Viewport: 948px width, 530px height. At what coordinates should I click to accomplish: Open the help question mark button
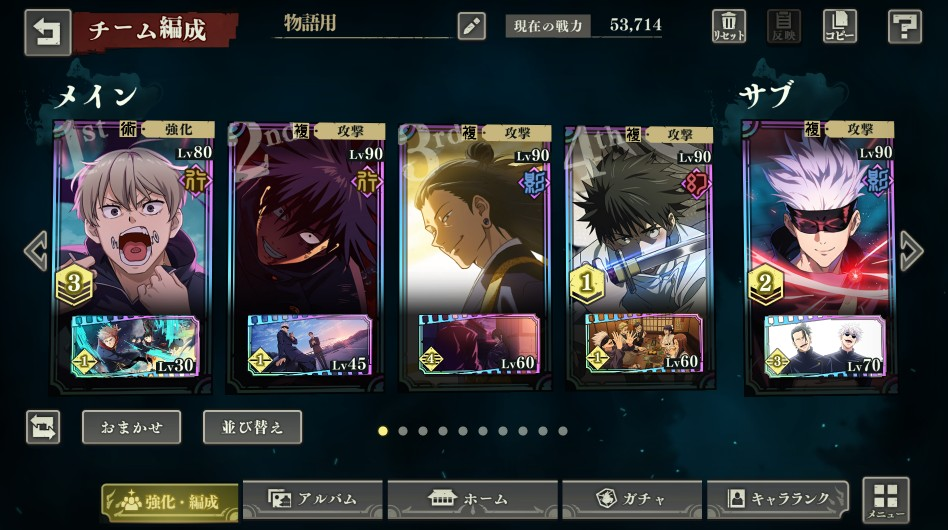(x=904, y=26)
